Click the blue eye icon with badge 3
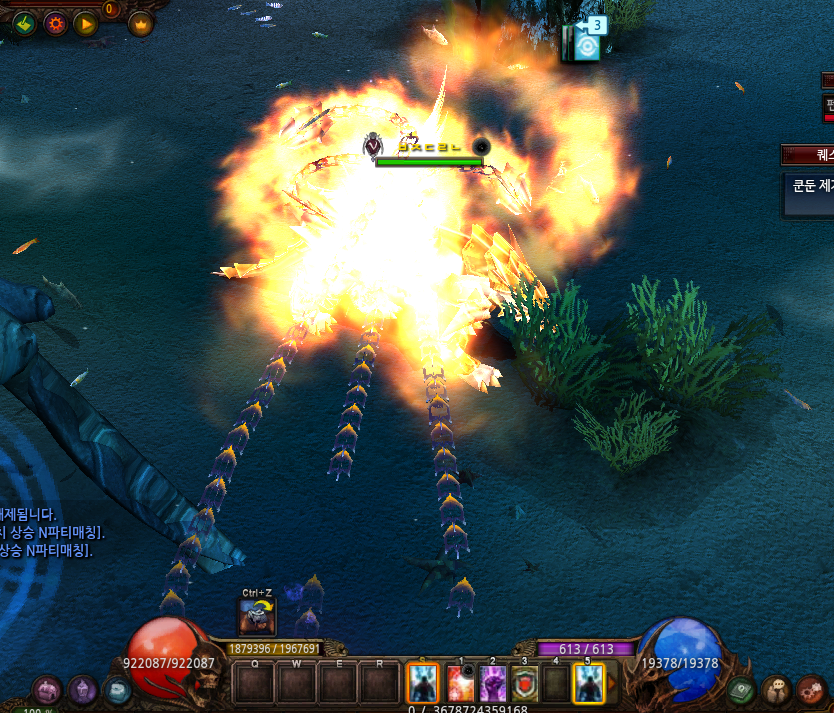 [x=586, y=44]
